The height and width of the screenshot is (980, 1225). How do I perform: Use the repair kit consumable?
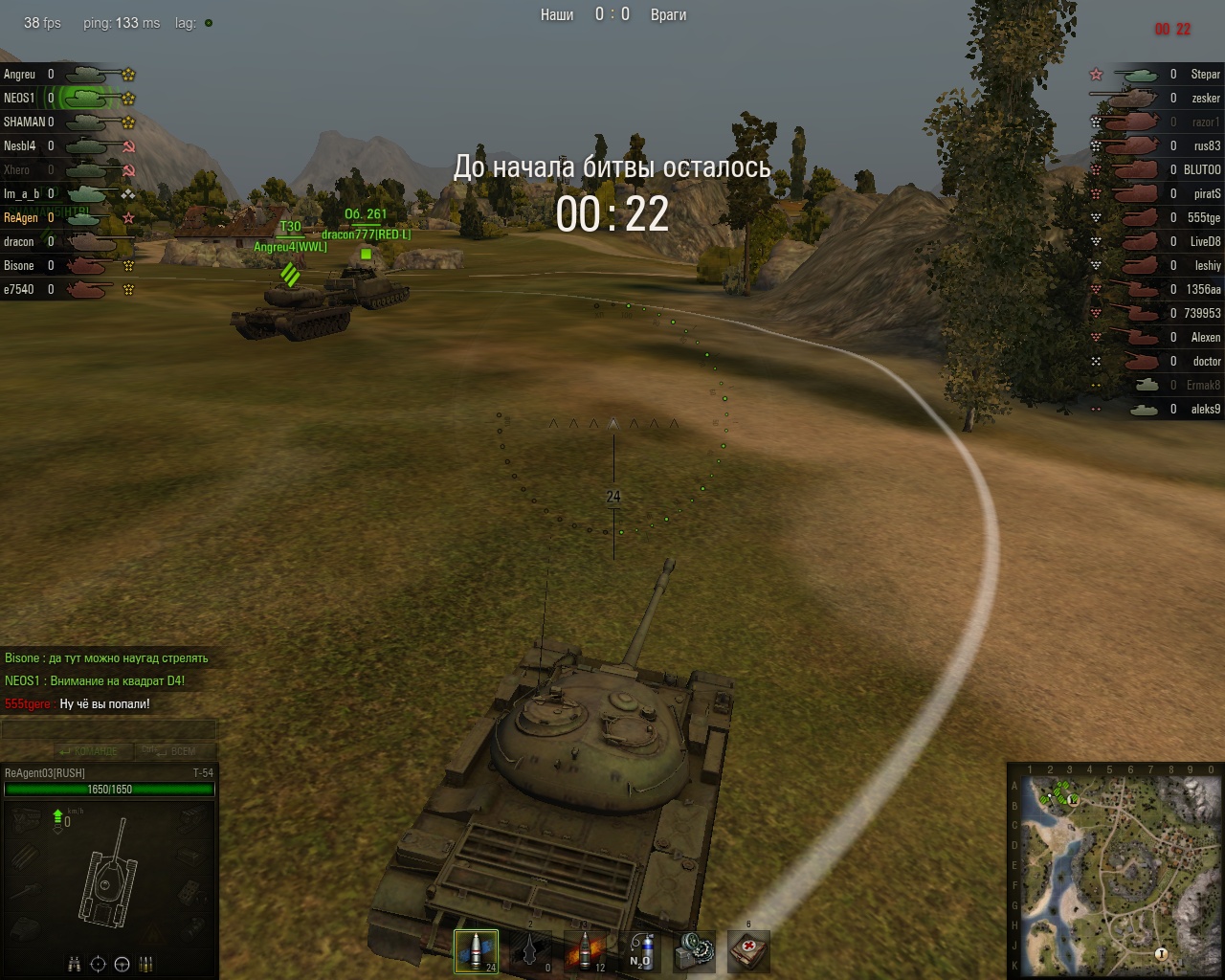[x=694, y=951]
